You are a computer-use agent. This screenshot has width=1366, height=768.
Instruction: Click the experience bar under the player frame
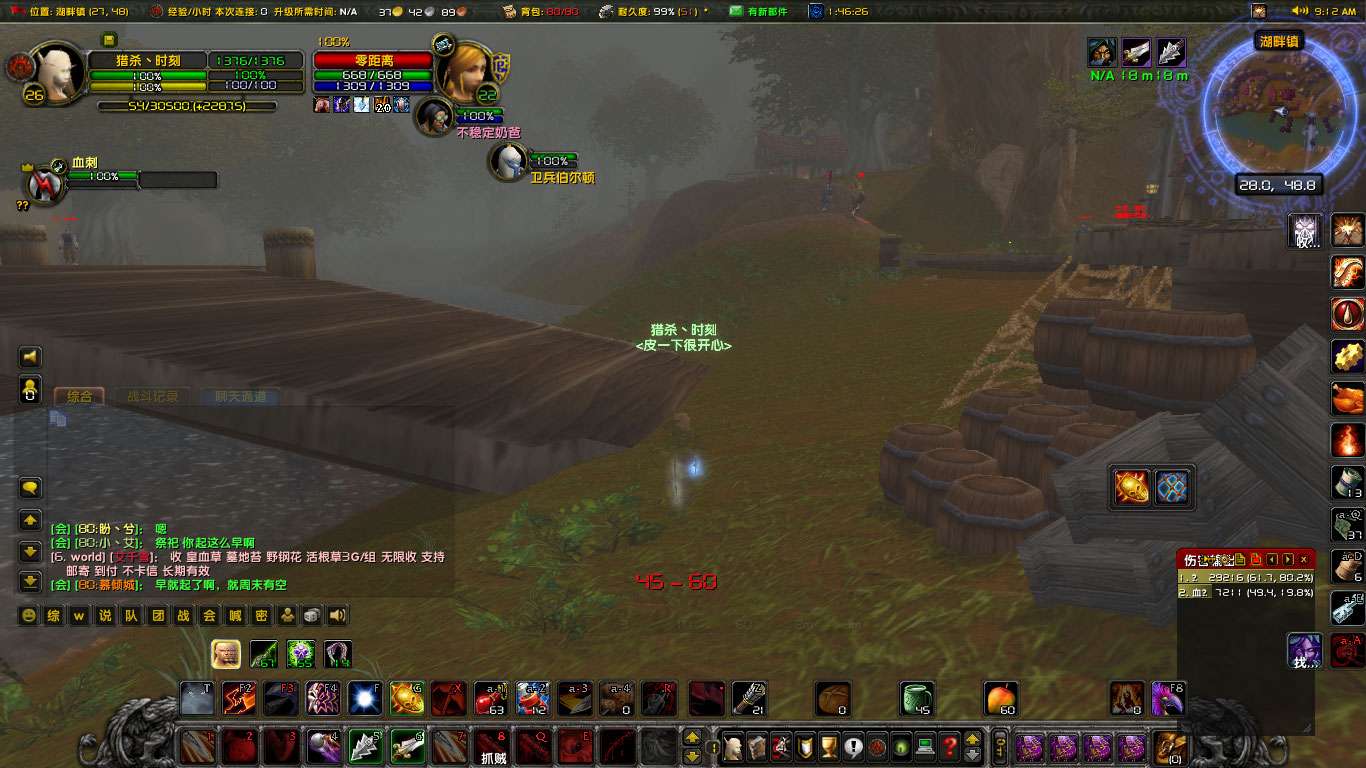(x=190, y=105)
